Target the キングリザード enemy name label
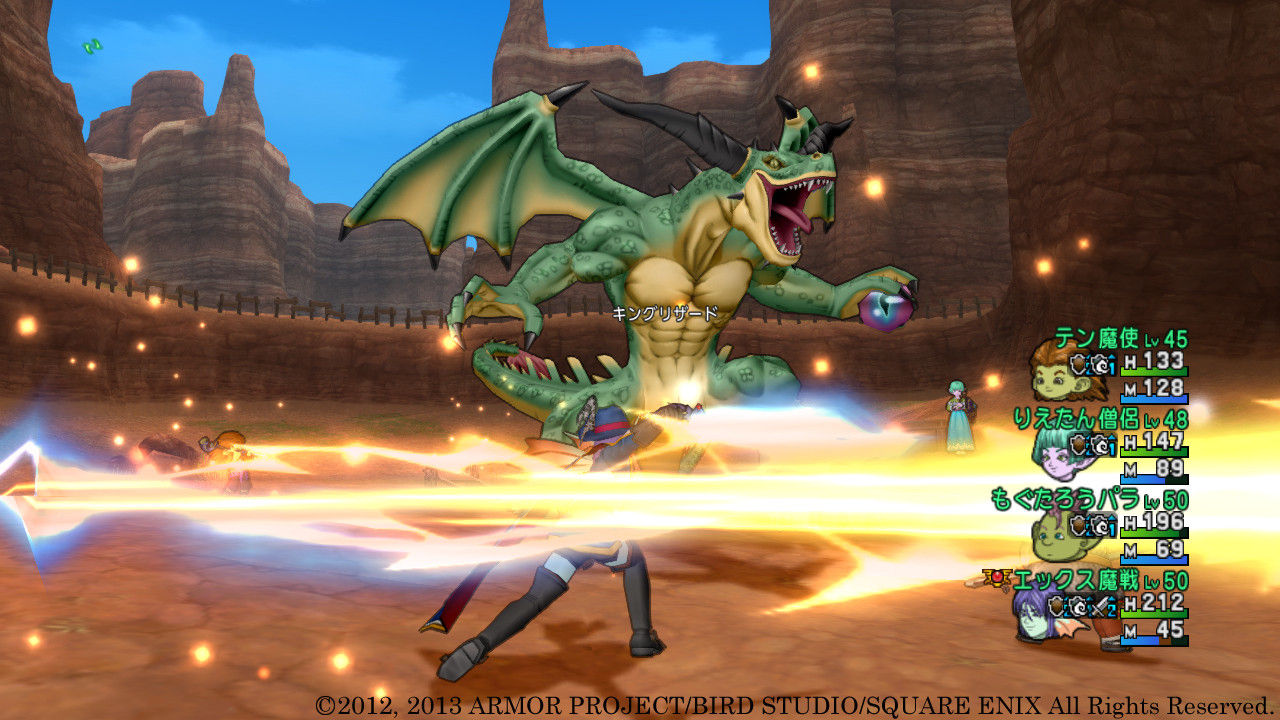 tap(665, 313)
